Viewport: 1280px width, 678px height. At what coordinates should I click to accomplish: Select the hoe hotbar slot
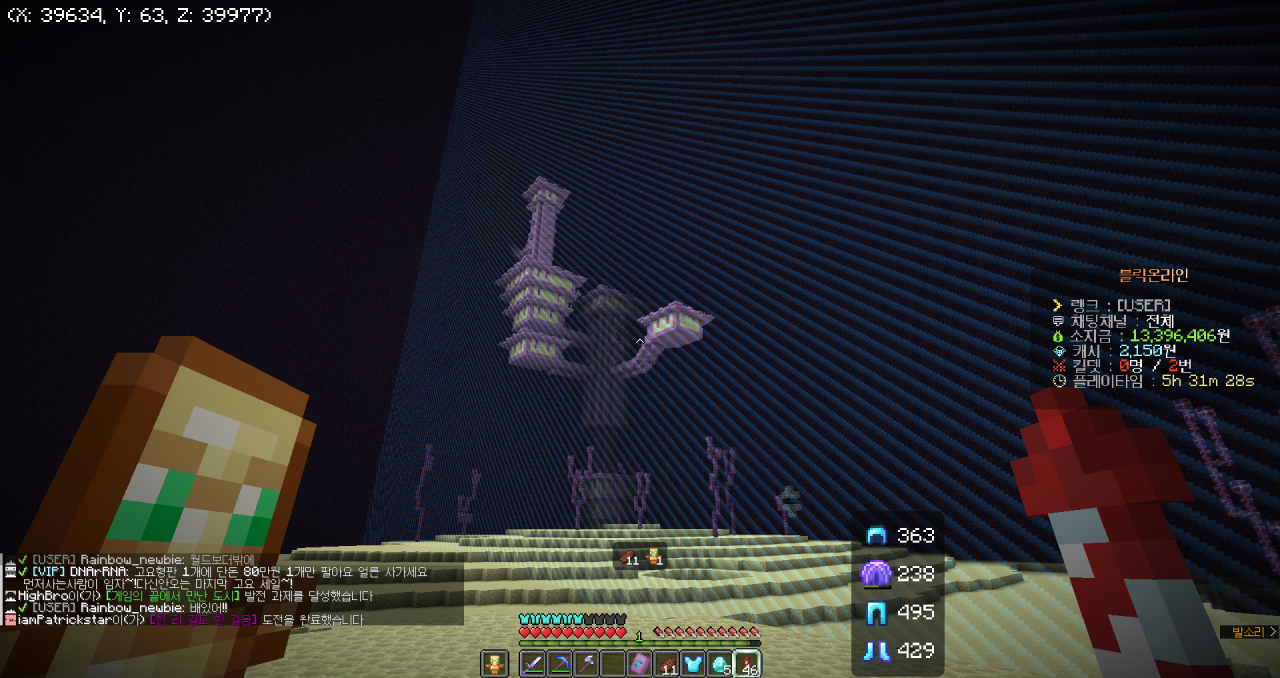pyautogui.click(x=586, y=664)
